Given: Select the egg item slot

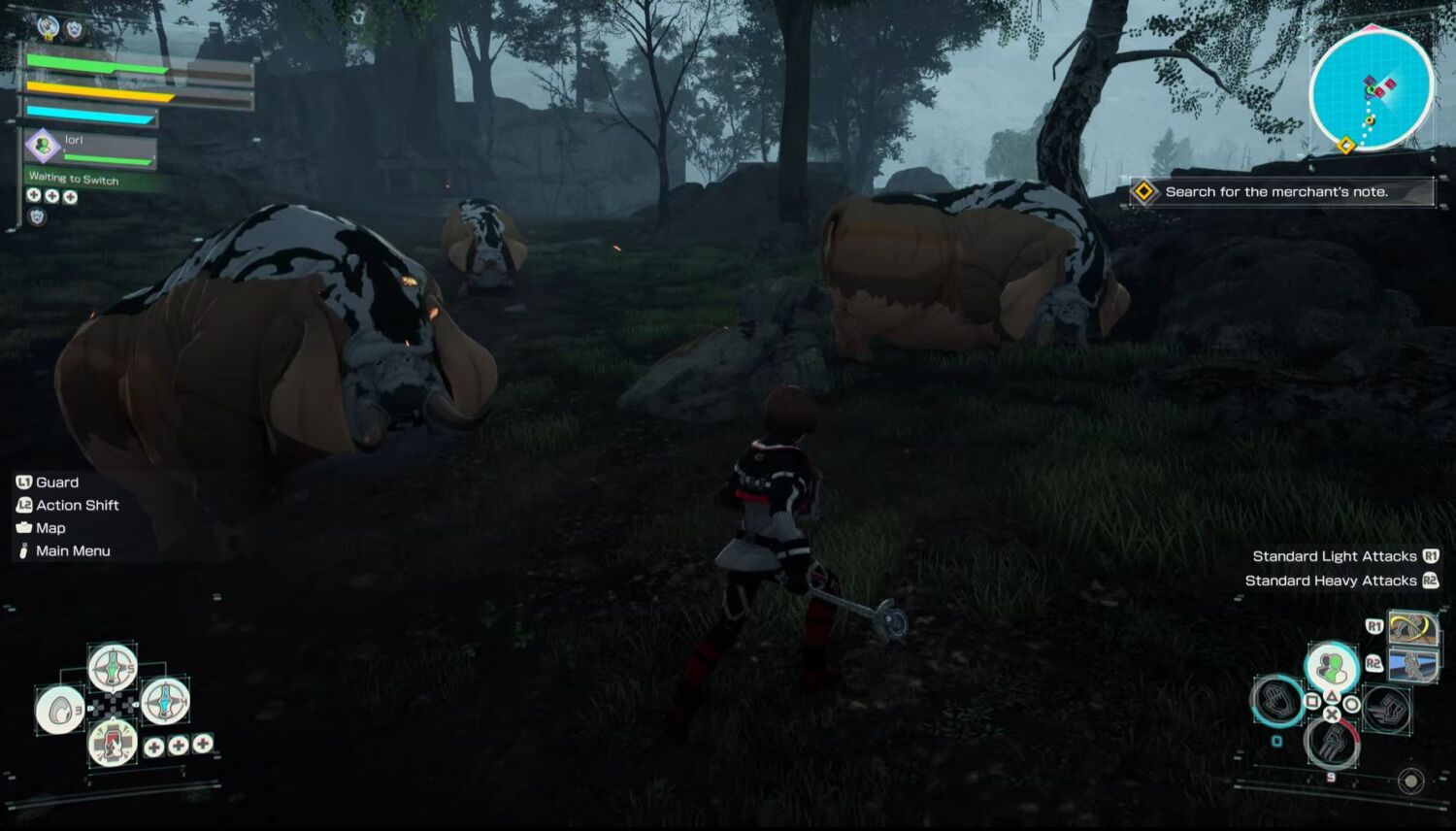Looking at the screenshot, I should coord(60,710).
